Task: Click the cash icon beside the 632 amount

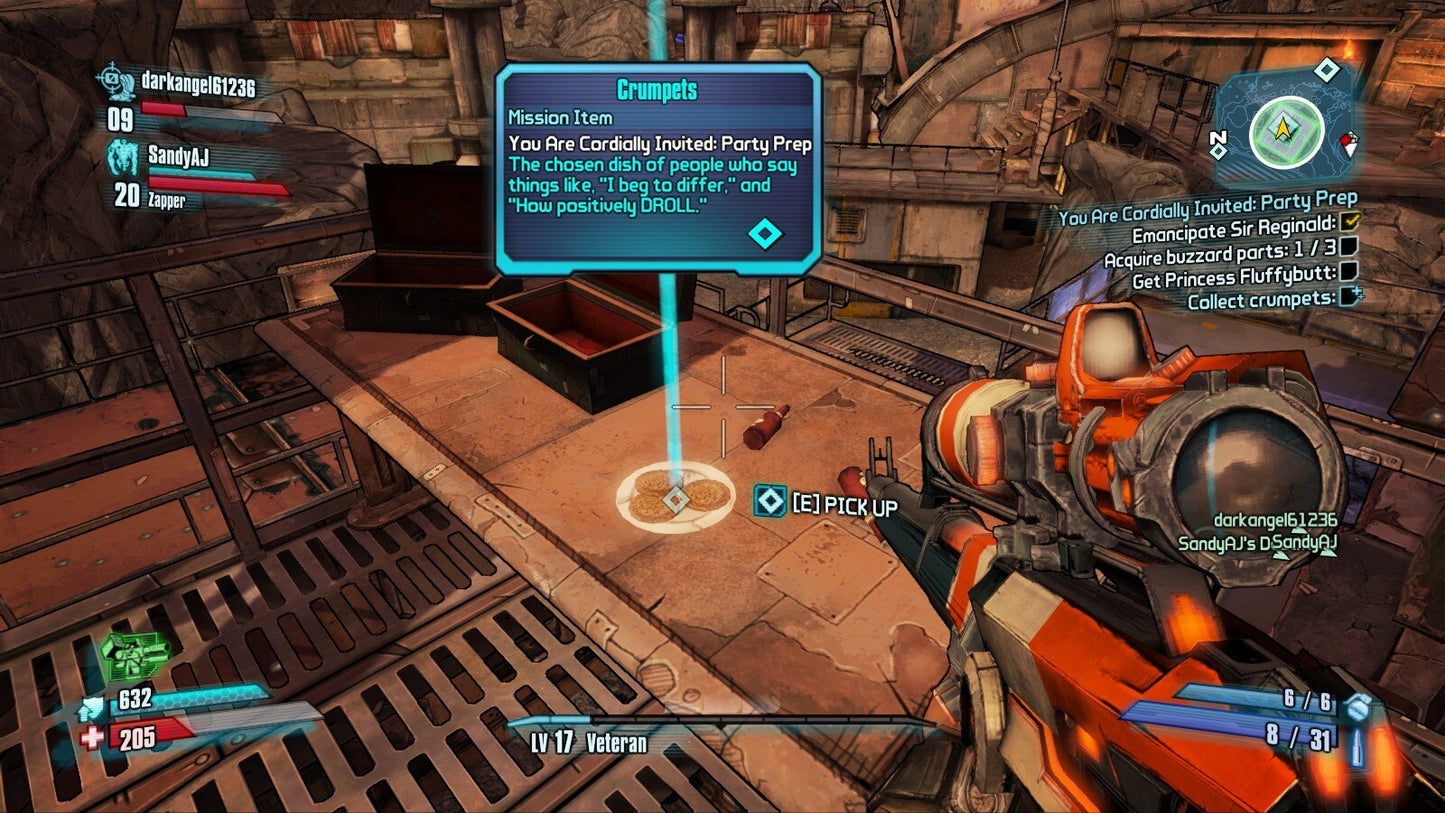Action: (x=93, y=706)
